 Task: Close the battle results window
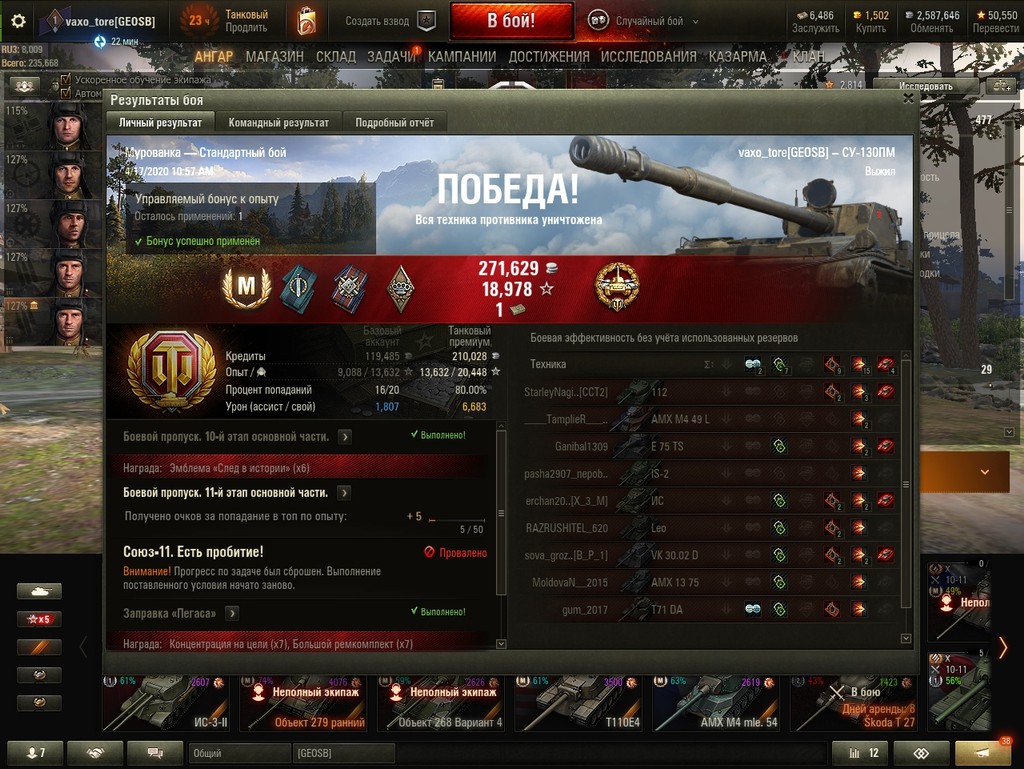[x=908, y=99]
